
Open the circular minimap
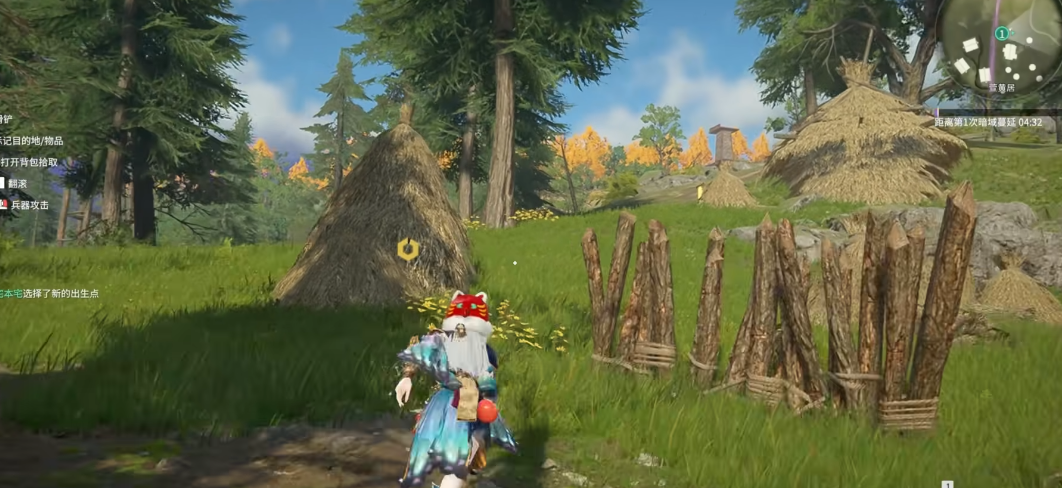pos(996,46)
